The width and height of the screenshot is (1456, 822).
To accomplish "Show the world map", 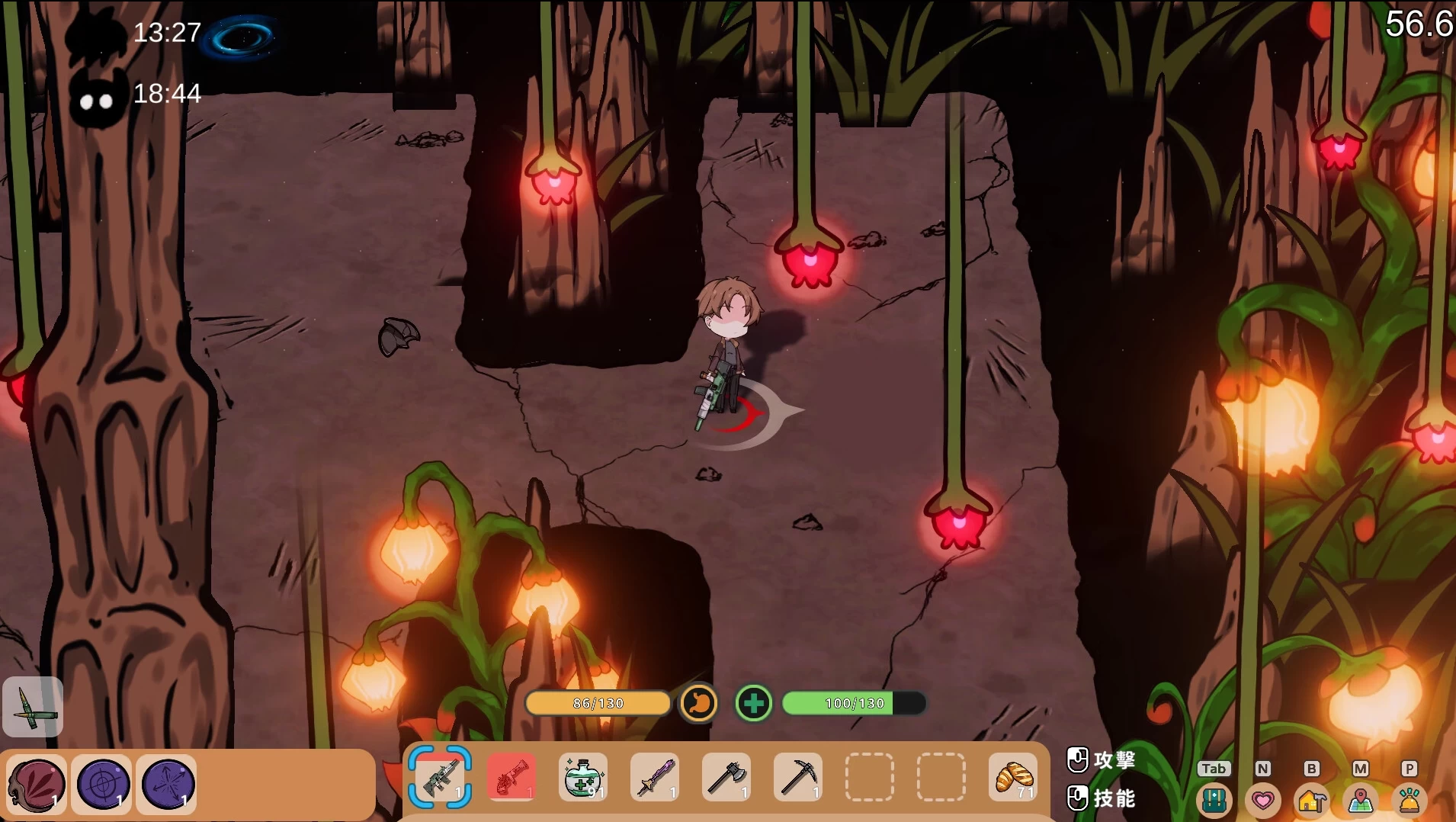I will 1361,800.
